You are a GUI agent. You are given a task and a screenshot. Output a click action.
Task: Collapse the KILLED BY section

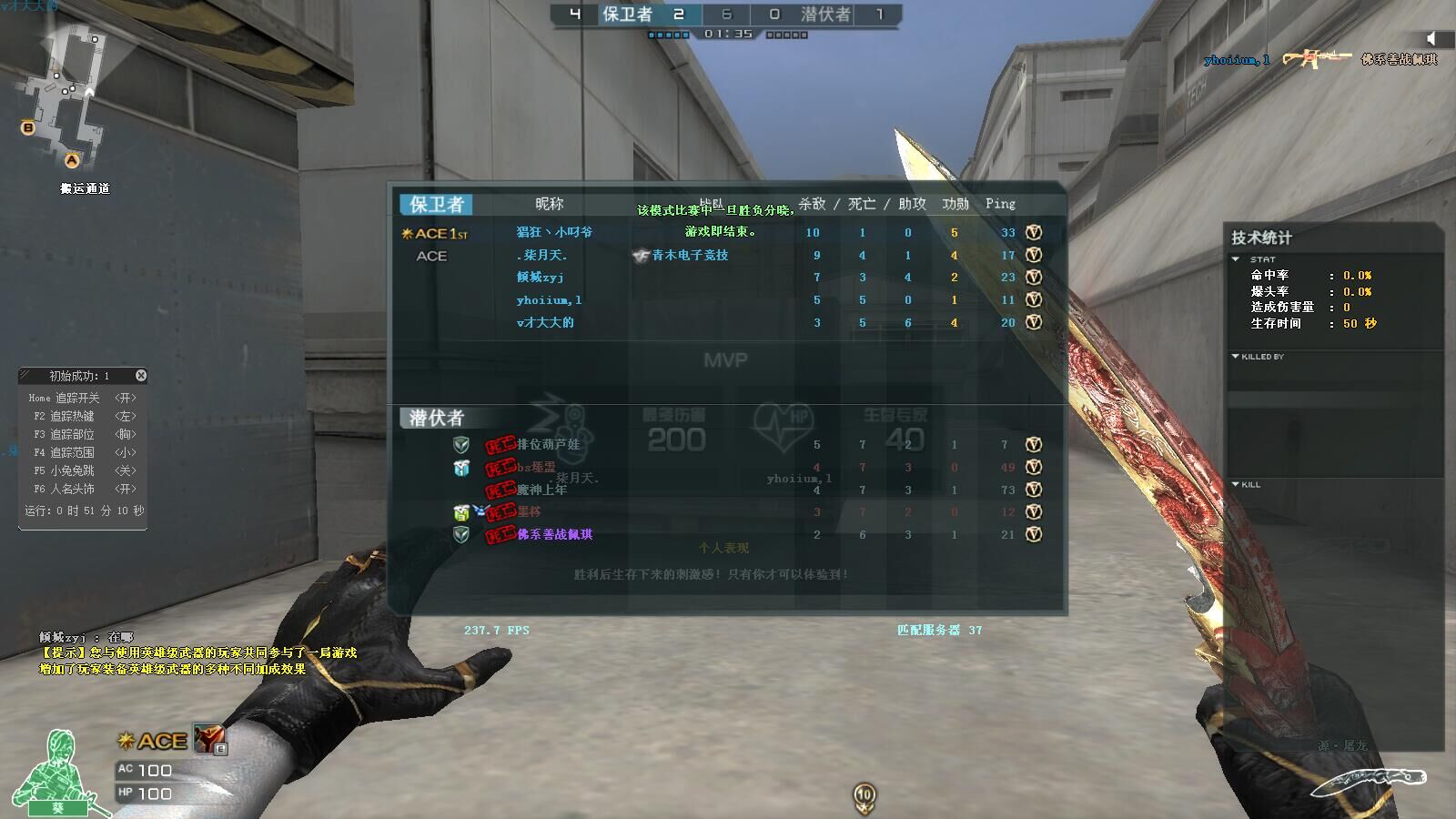(1236, 357)
